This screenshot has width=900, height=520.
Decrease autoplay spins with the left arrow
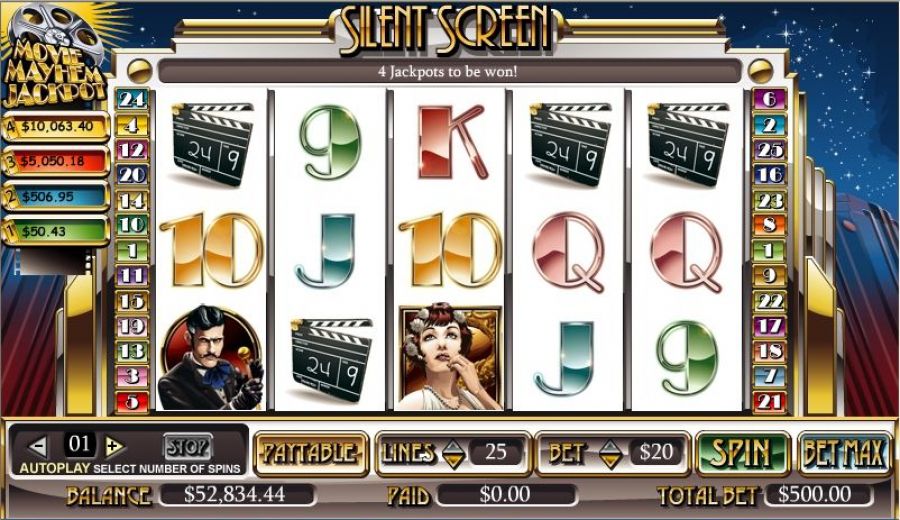(x=38, y=446)
